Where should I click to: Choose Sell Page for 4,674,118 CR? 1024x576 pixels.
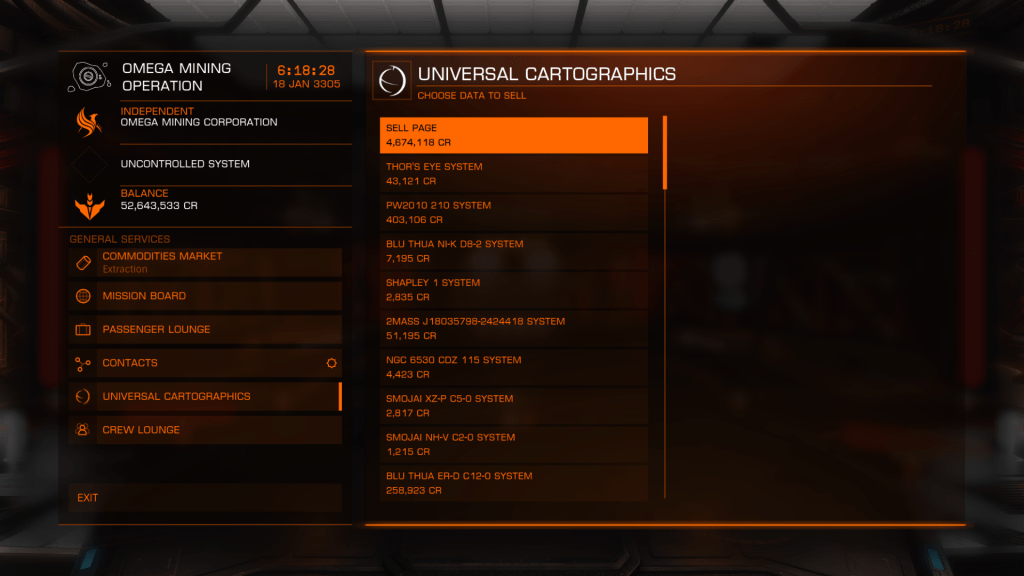click(x=514, y=135)
